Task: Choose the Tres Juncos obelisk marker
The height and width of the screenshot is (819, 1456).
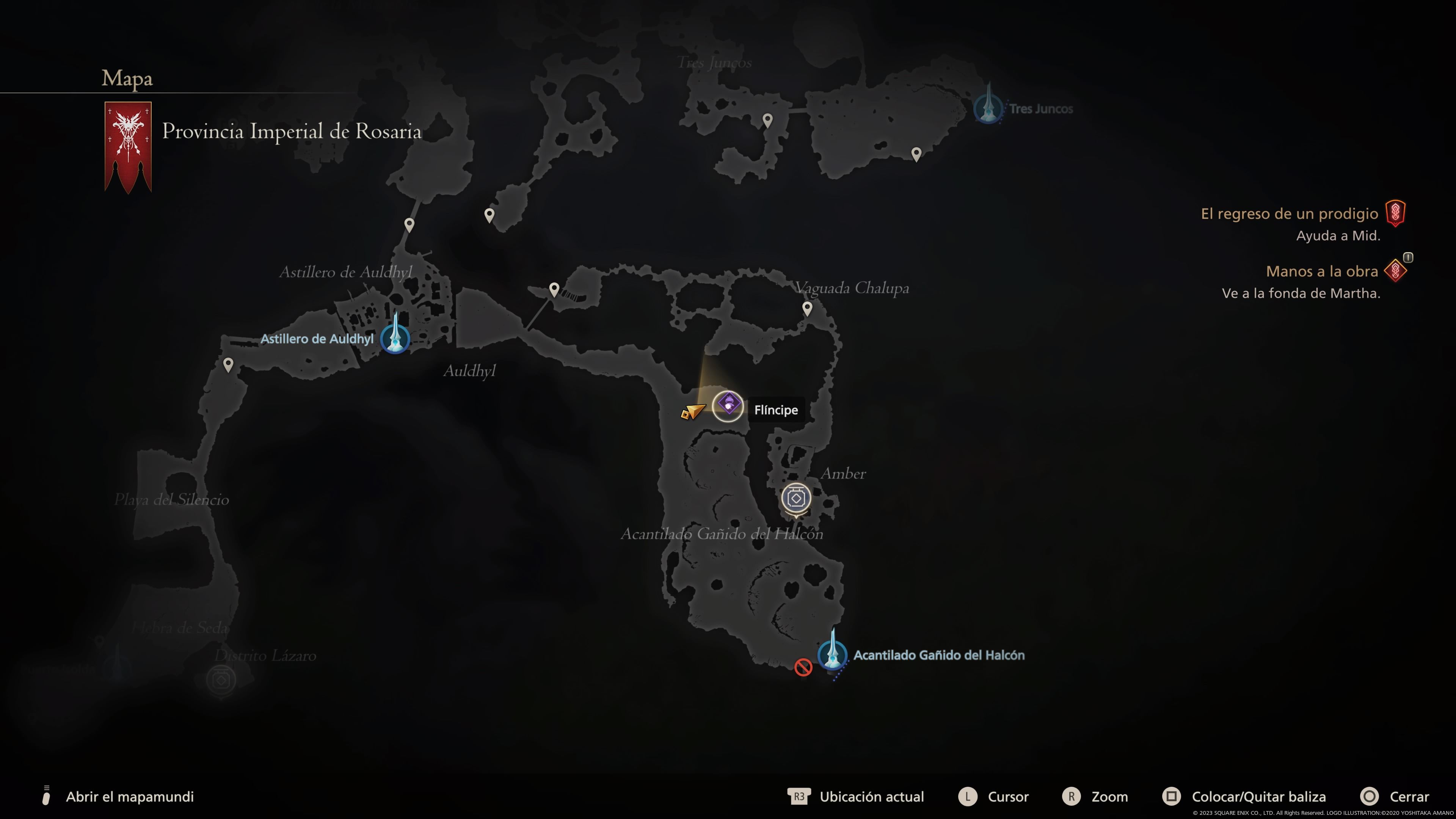Action: pyautogui.click(x=988, y=107)
